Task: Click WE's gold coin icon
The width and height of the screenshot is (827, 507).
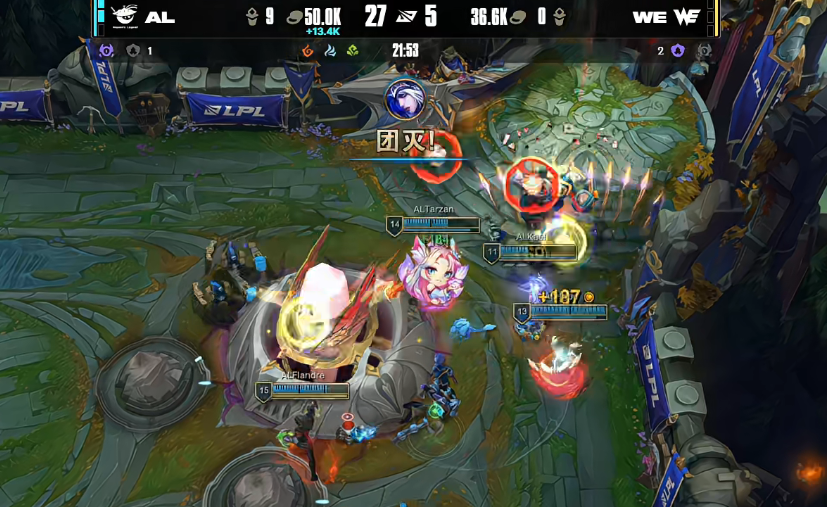Action: pos(518,17)
